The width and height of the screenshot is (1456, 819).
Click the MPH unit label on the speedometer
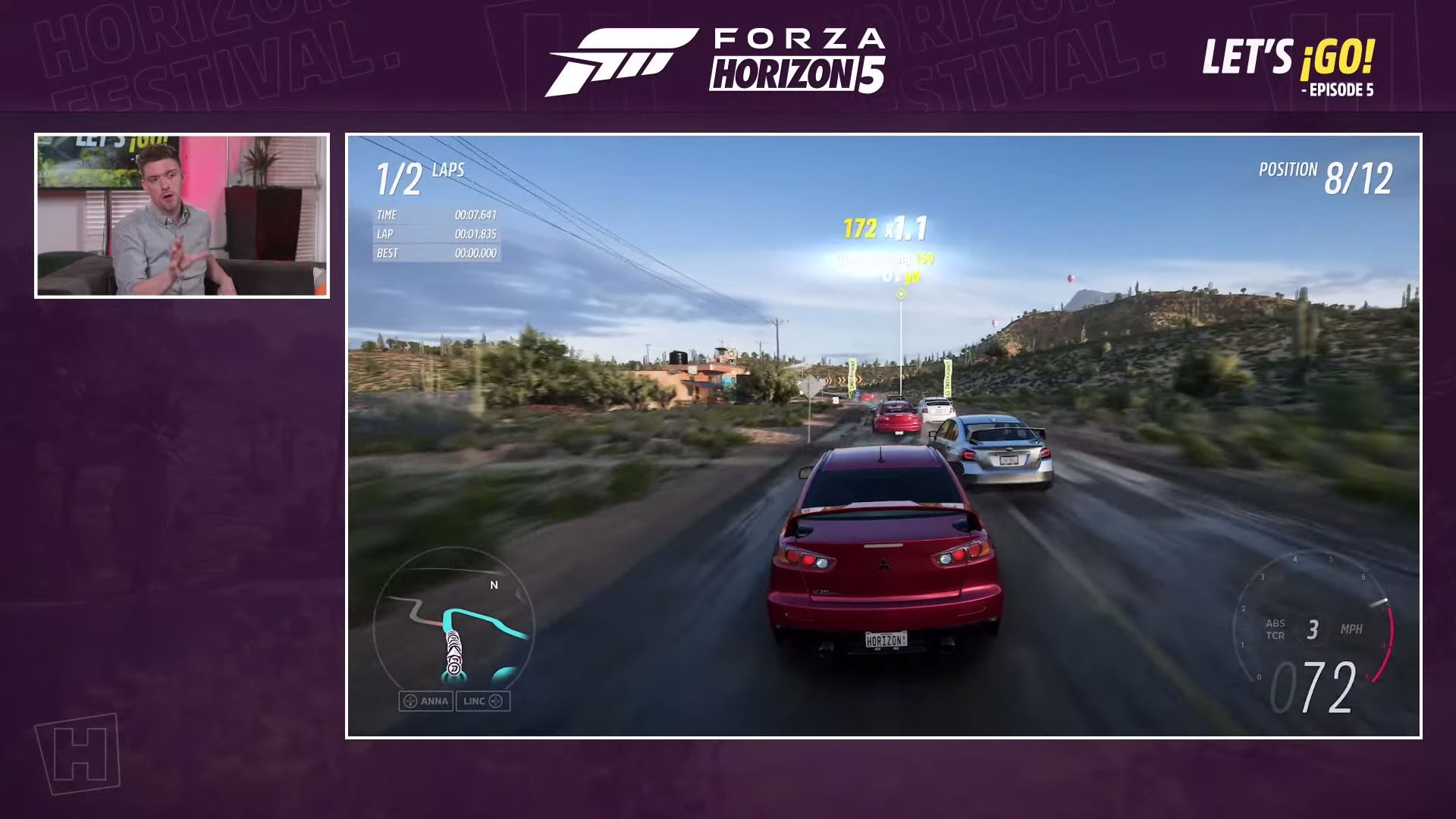(1354, 629)
